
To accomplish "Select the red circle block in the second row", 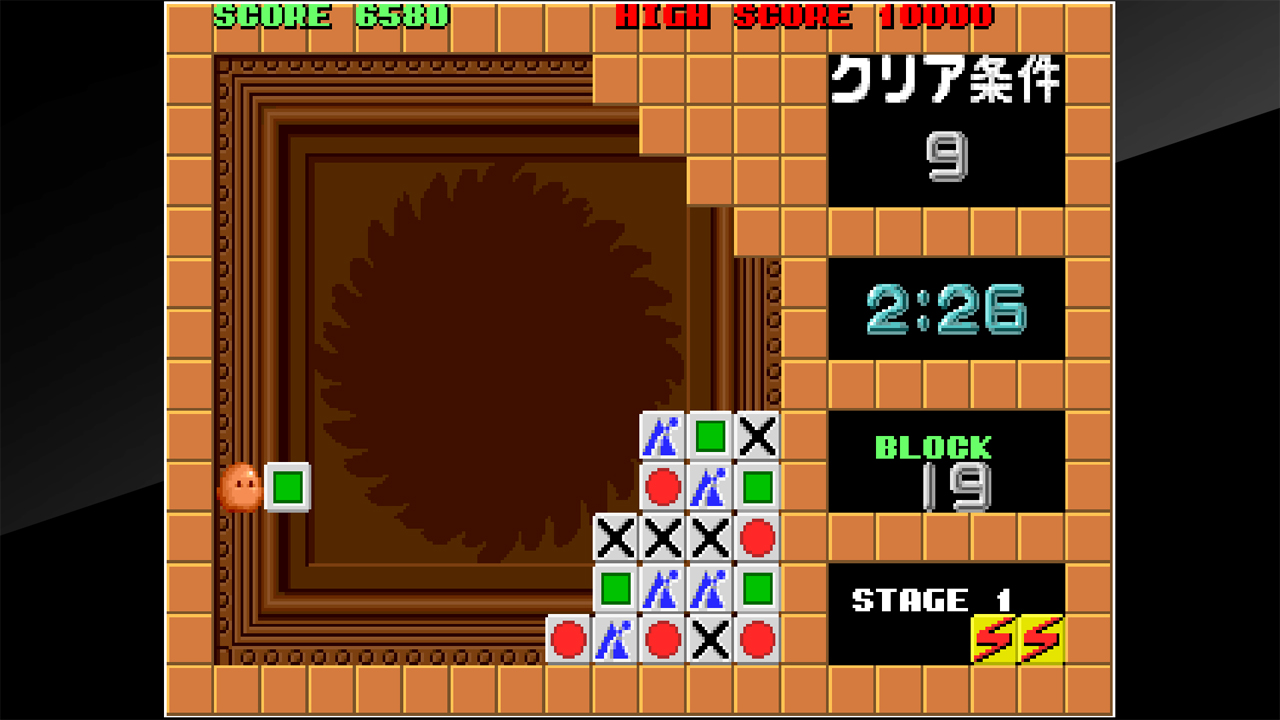I will (662, 486).
